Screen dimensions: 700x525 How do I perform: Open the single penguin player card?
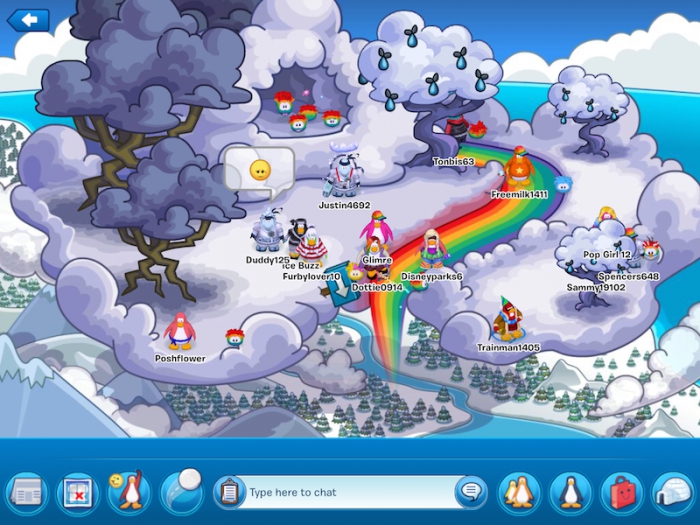point(570,492)
